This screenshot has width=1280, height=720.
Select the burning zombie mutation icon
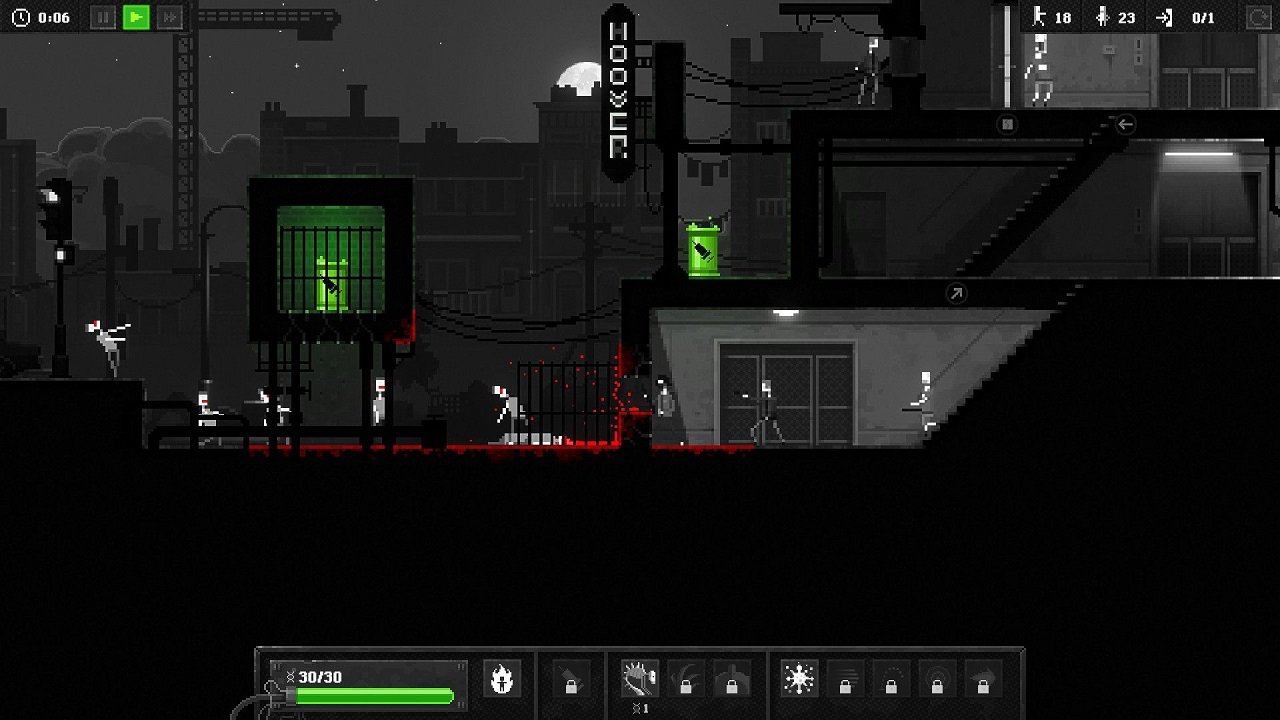click(502, 676)
